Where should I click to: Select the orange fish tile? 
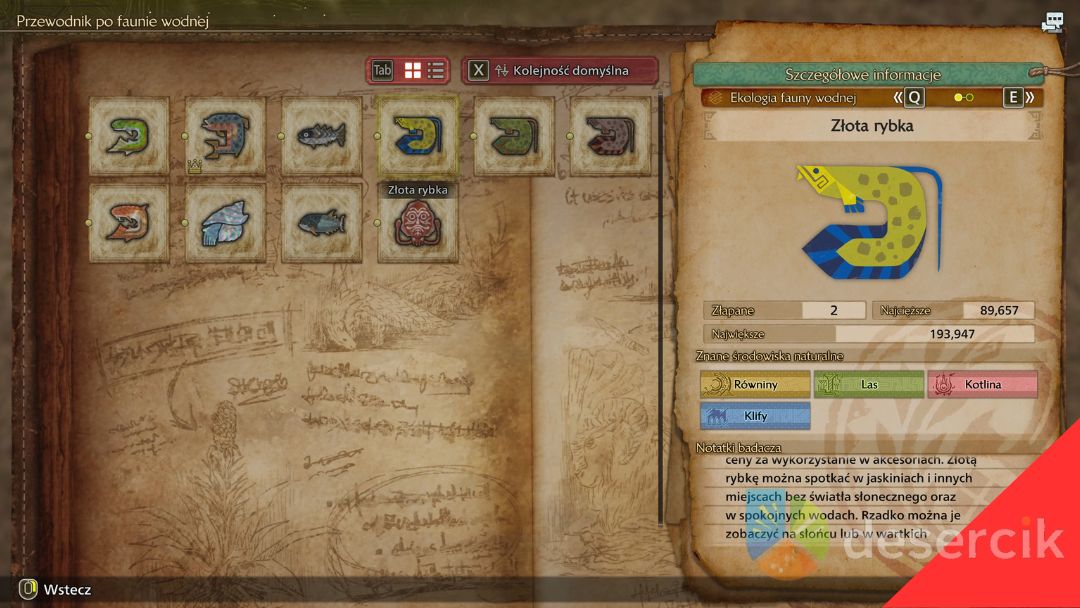point(129,222)
